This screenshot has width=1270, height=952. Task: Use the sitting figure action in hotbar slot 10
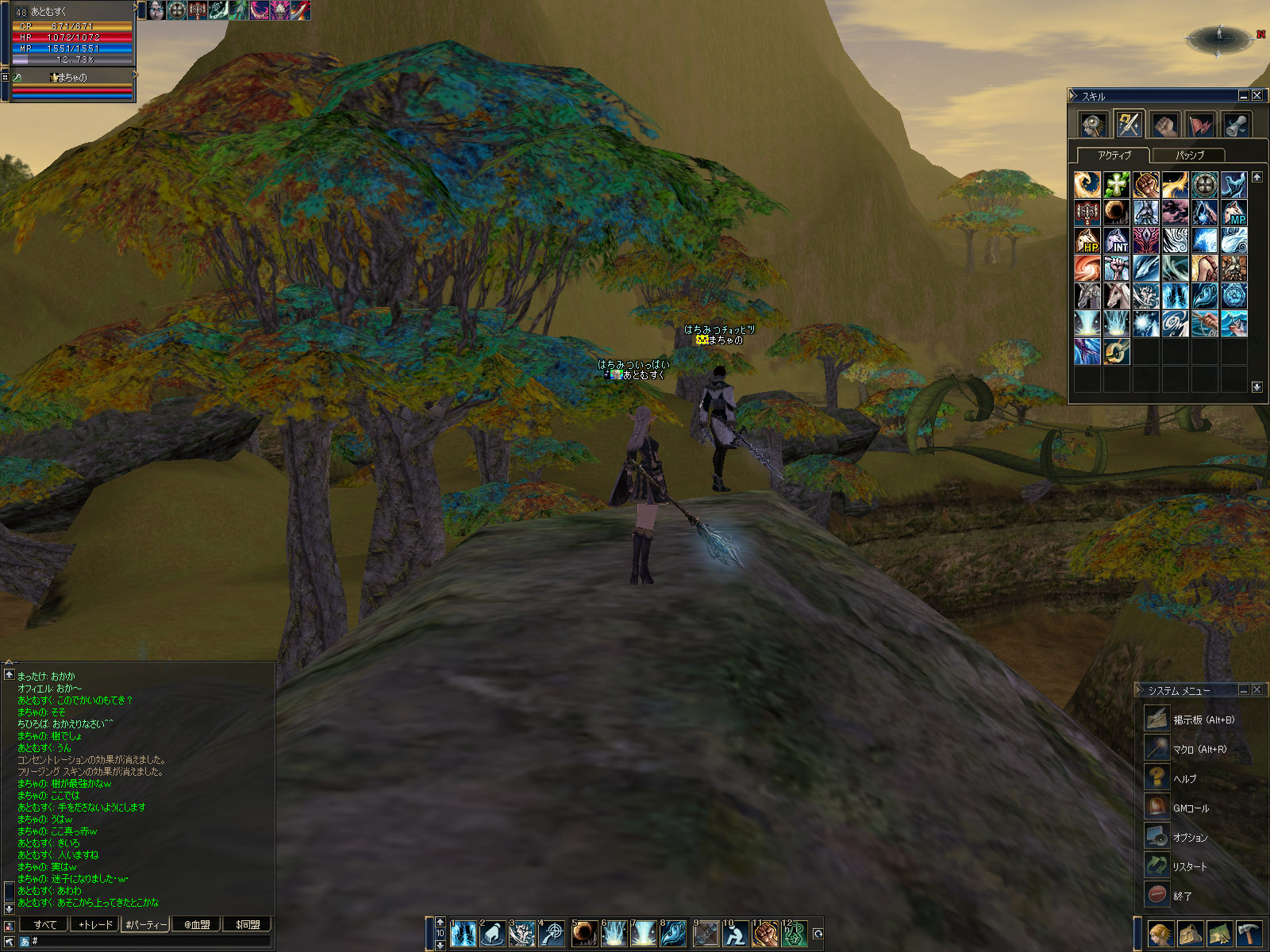[x=735, y=934]
